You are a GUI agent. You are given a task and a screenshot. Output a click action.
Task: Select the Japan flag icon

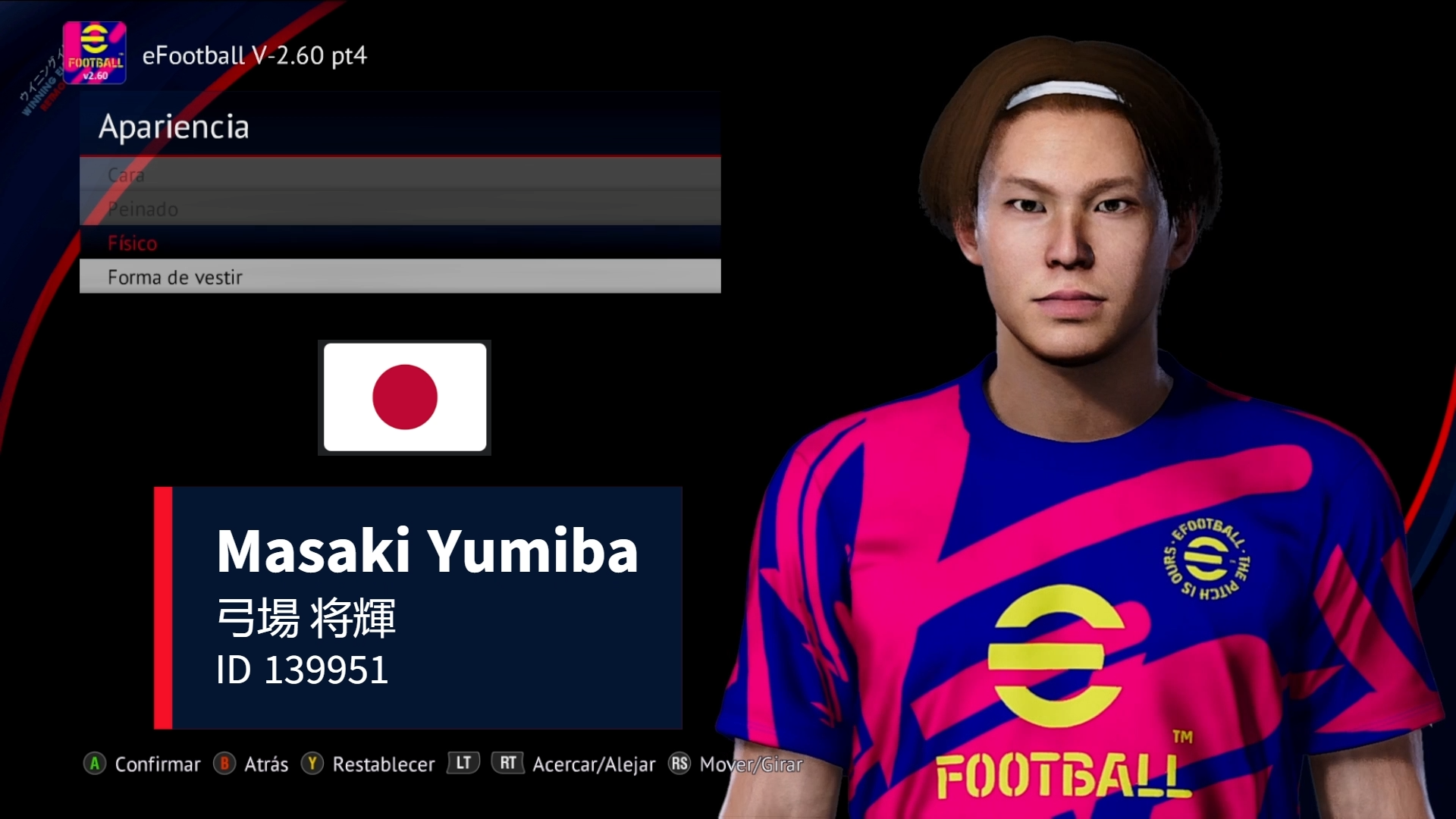click(404, 397)
